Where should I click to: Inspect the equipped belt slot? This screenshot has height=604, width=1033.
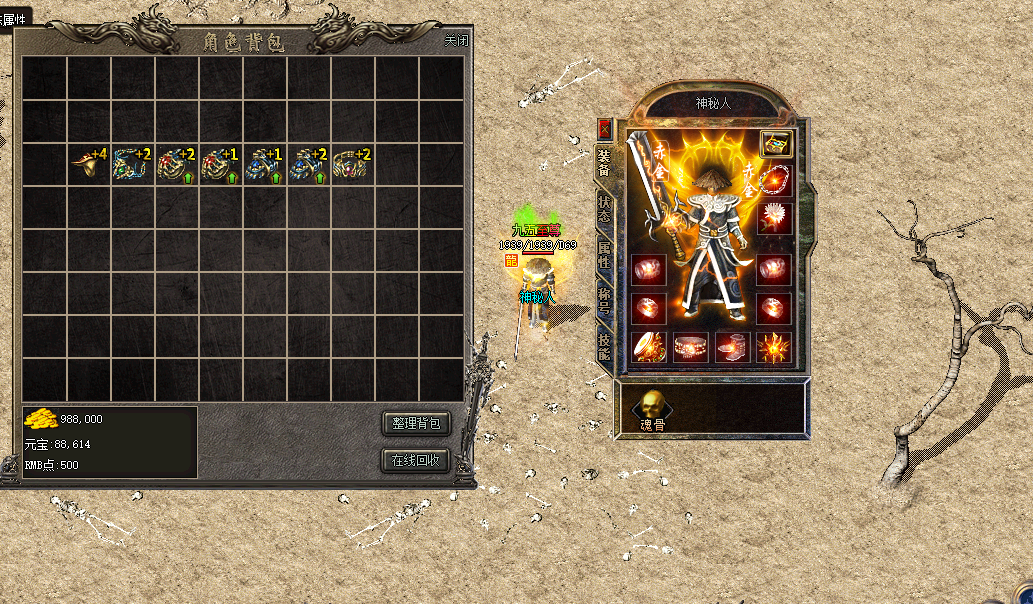pyautogui.click(x=690, y=347)
